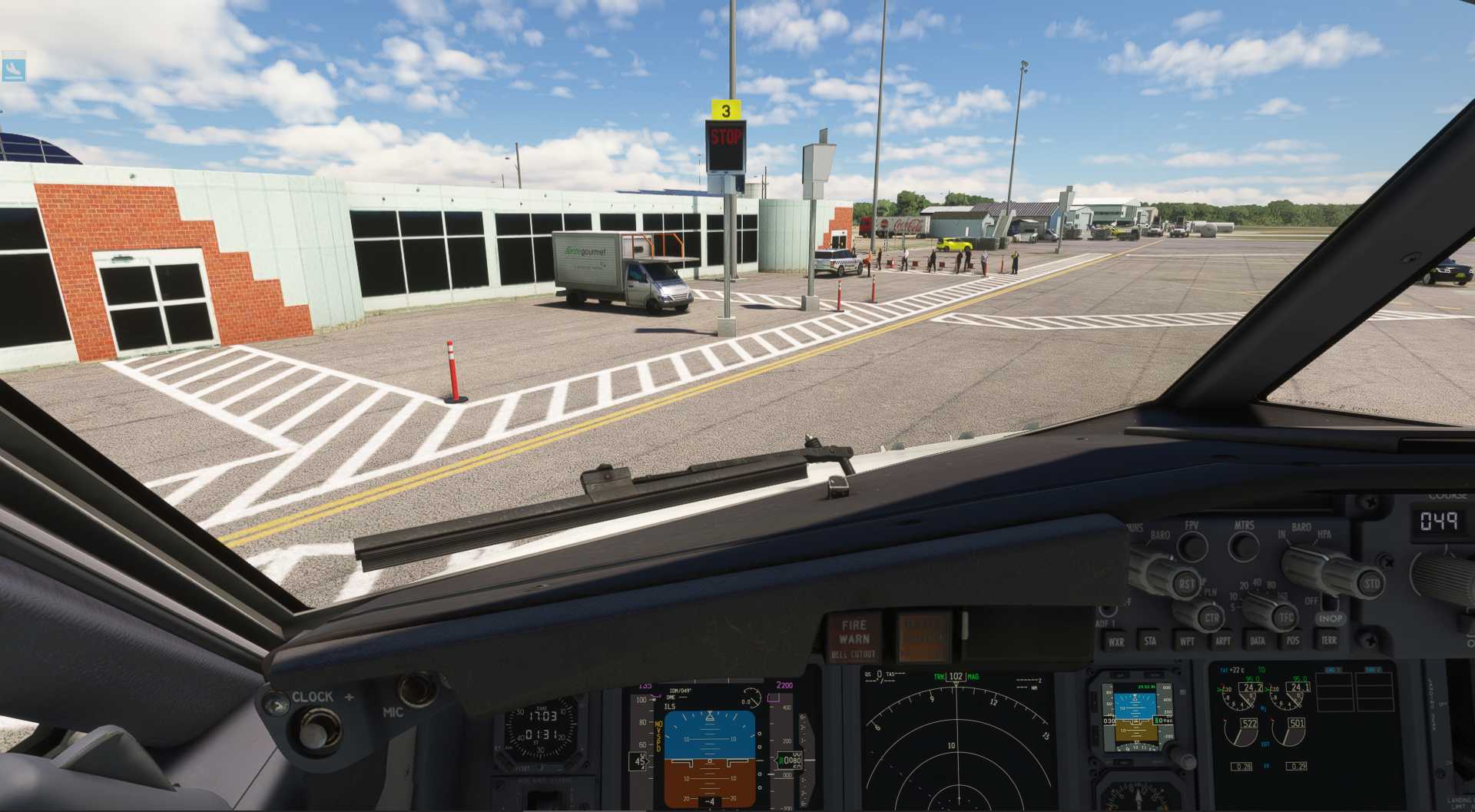The width and height of the screenshot is (1475, 812).
Task: Select the DATA button on the EFIS control panel
Action: click(1258, 641)
